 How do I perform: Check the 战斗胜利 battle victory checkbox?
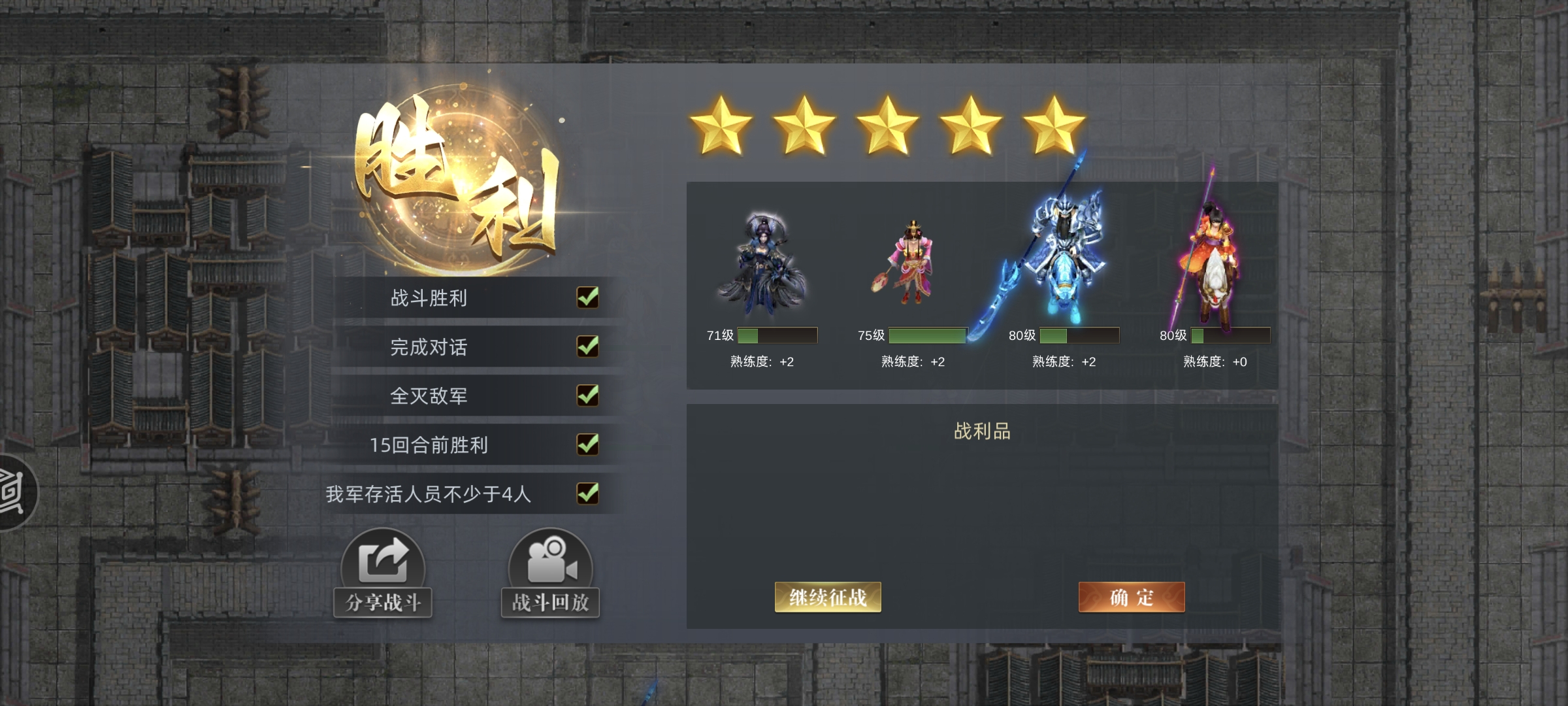[x=587, y=298]
